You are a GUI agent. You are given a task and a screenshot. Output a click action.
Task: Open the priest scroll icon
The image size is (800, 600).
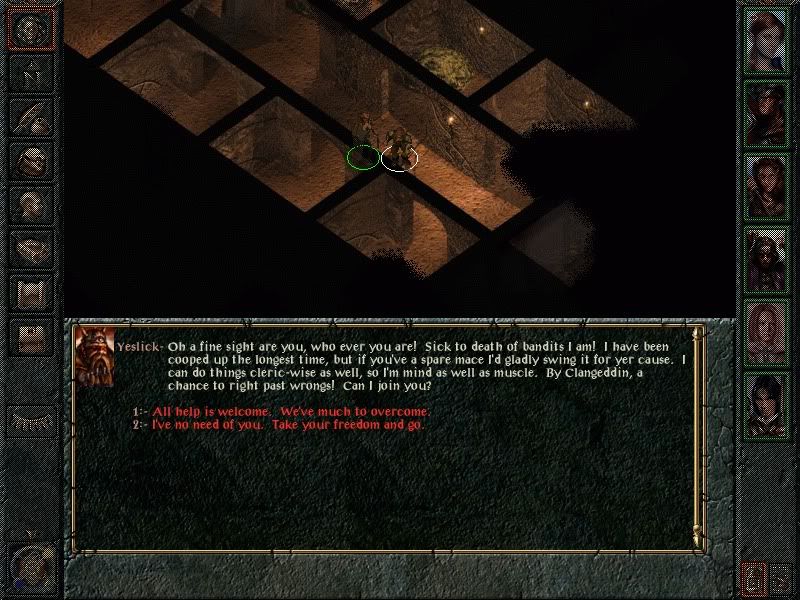coord(29,291)
